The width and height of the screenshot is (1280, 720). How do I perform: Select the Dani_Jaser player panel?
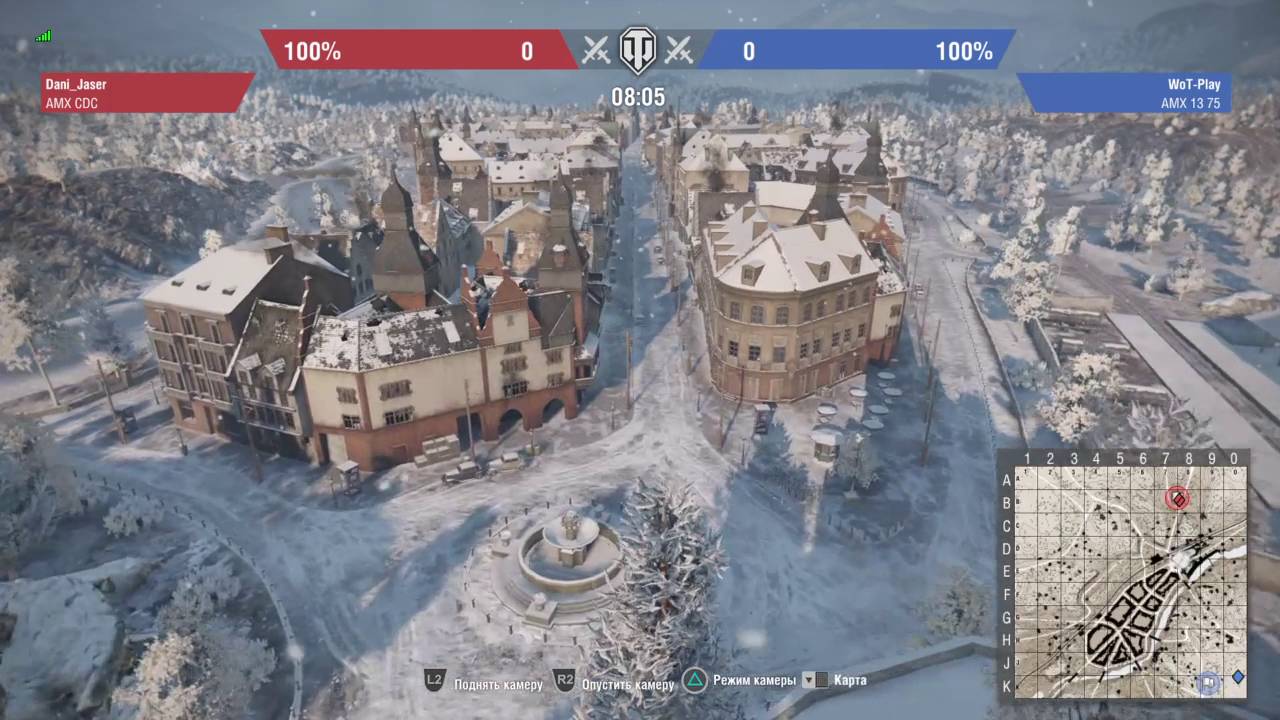coord(145,93)
